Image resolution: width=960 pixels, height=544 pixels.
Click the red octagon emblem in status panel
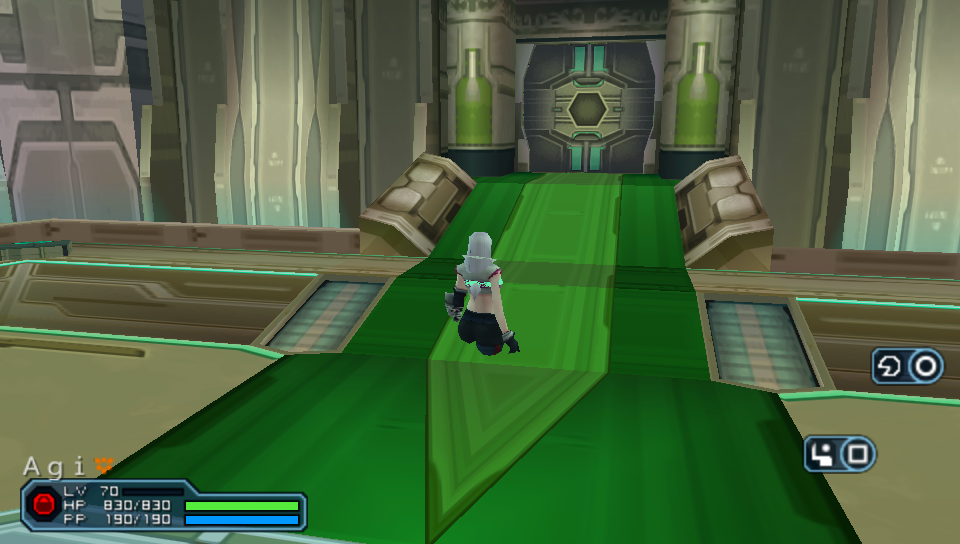pyautogui.click(x=44, y=504)
